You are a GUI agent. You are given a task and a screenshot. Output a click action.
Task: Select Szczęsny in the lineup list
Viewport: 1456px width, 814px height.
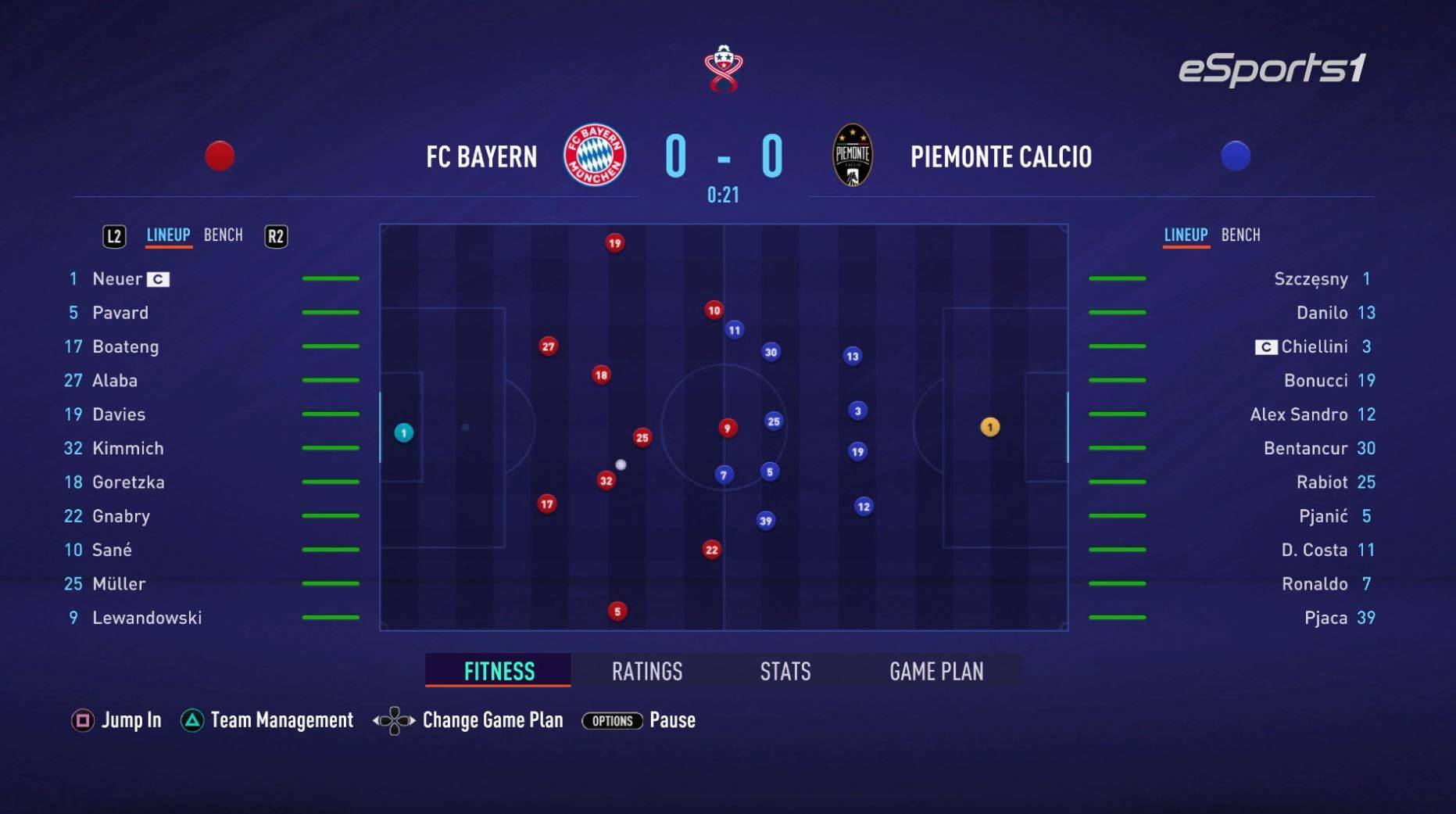1310,279
